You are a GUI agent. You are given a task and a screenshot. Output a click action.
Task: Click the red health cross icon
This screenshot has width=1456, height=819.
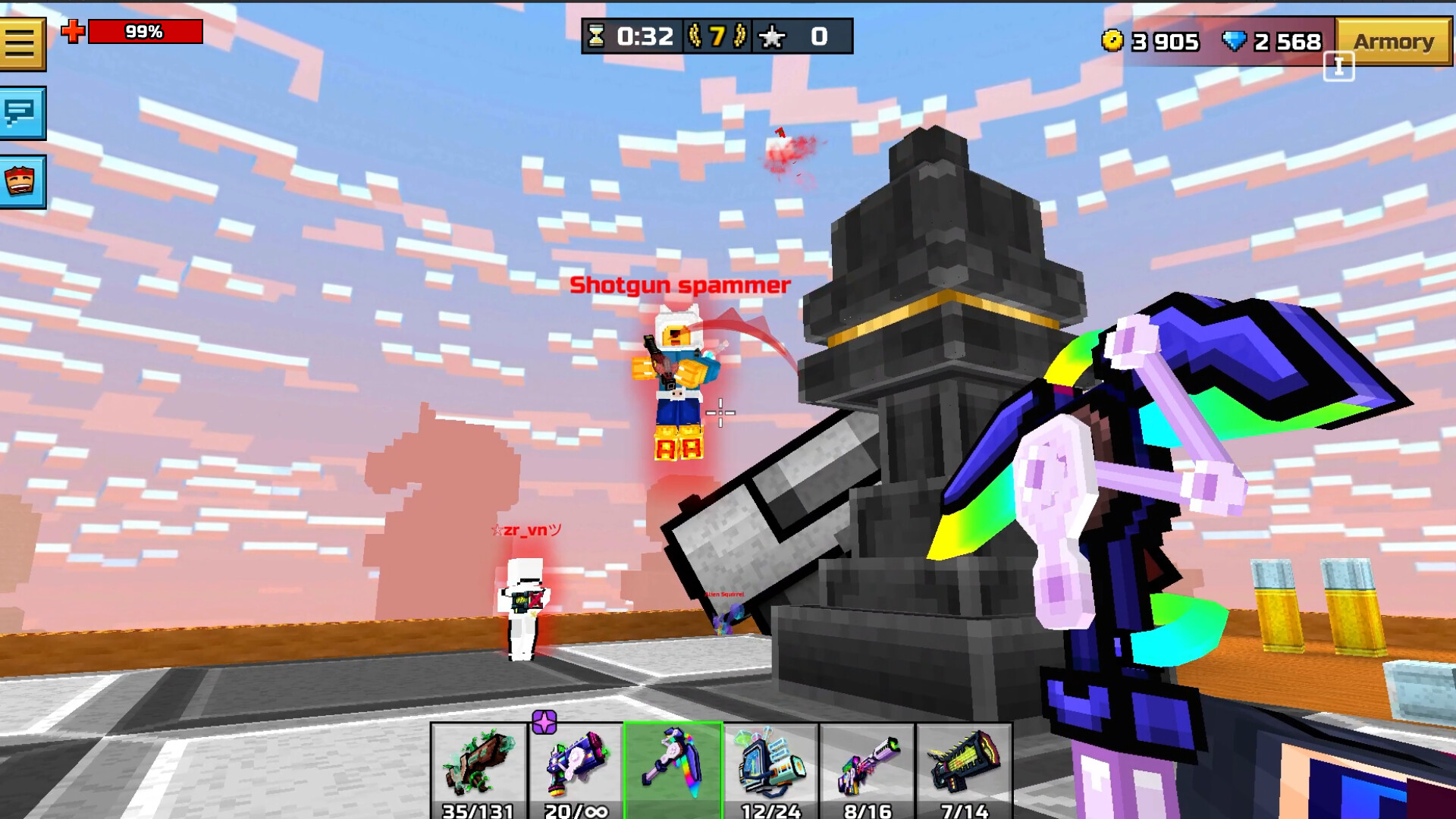point(71,30)
